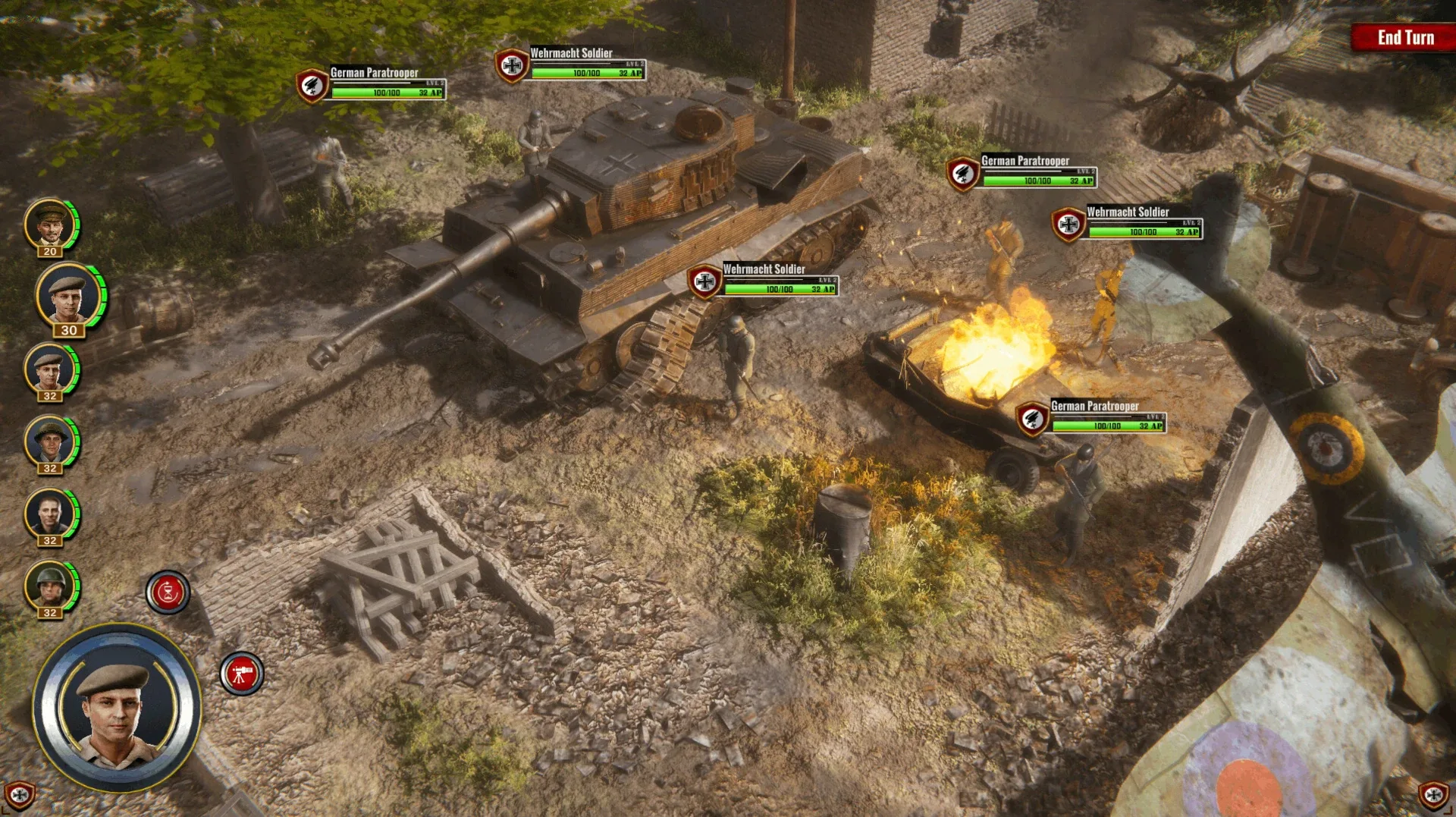1456x817 pixels.
Task: Choose the beret squad portrait showing 30
Action: coord(67,296)
